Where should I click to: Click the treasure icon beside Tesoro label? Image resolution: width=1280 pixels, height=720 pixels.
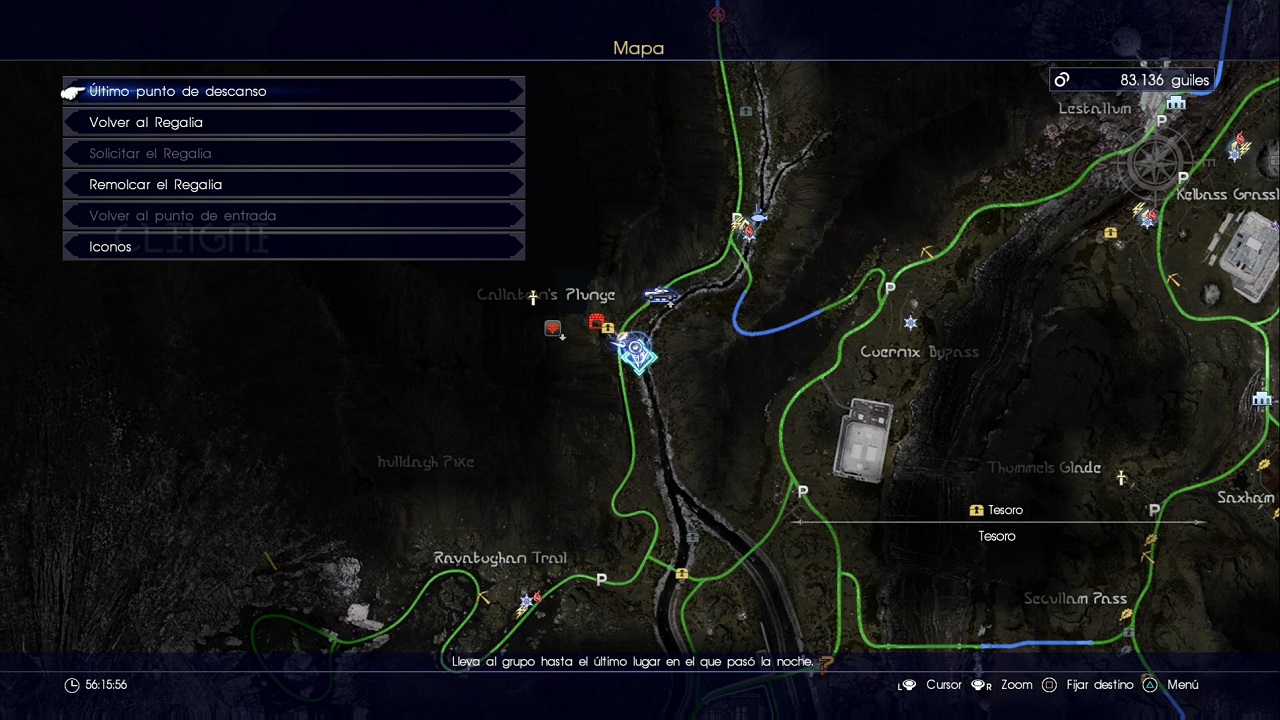(976, 510)
